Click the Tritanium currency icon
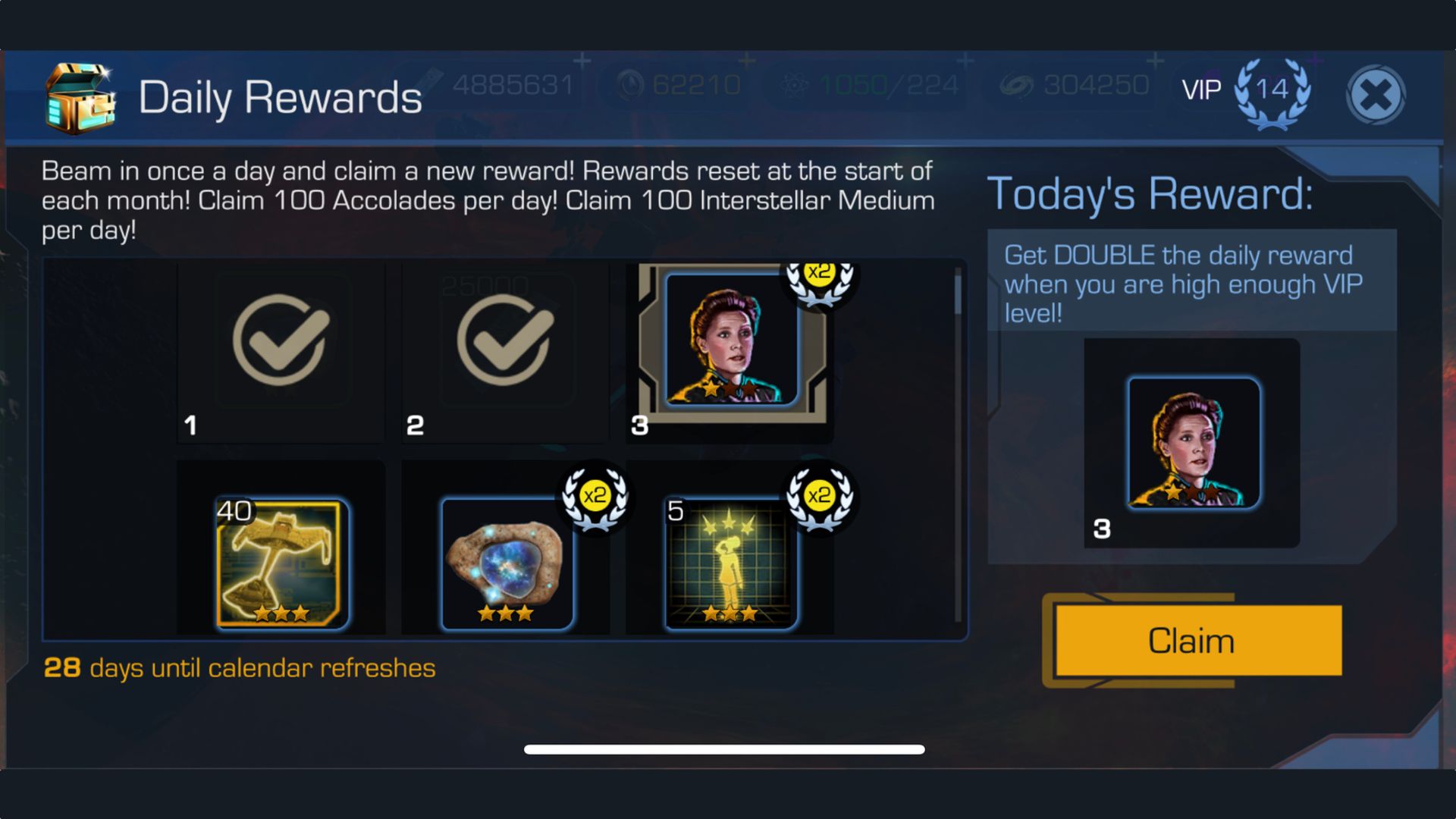The width and height of the screenshot is (1456, 819). pos(633,85)
